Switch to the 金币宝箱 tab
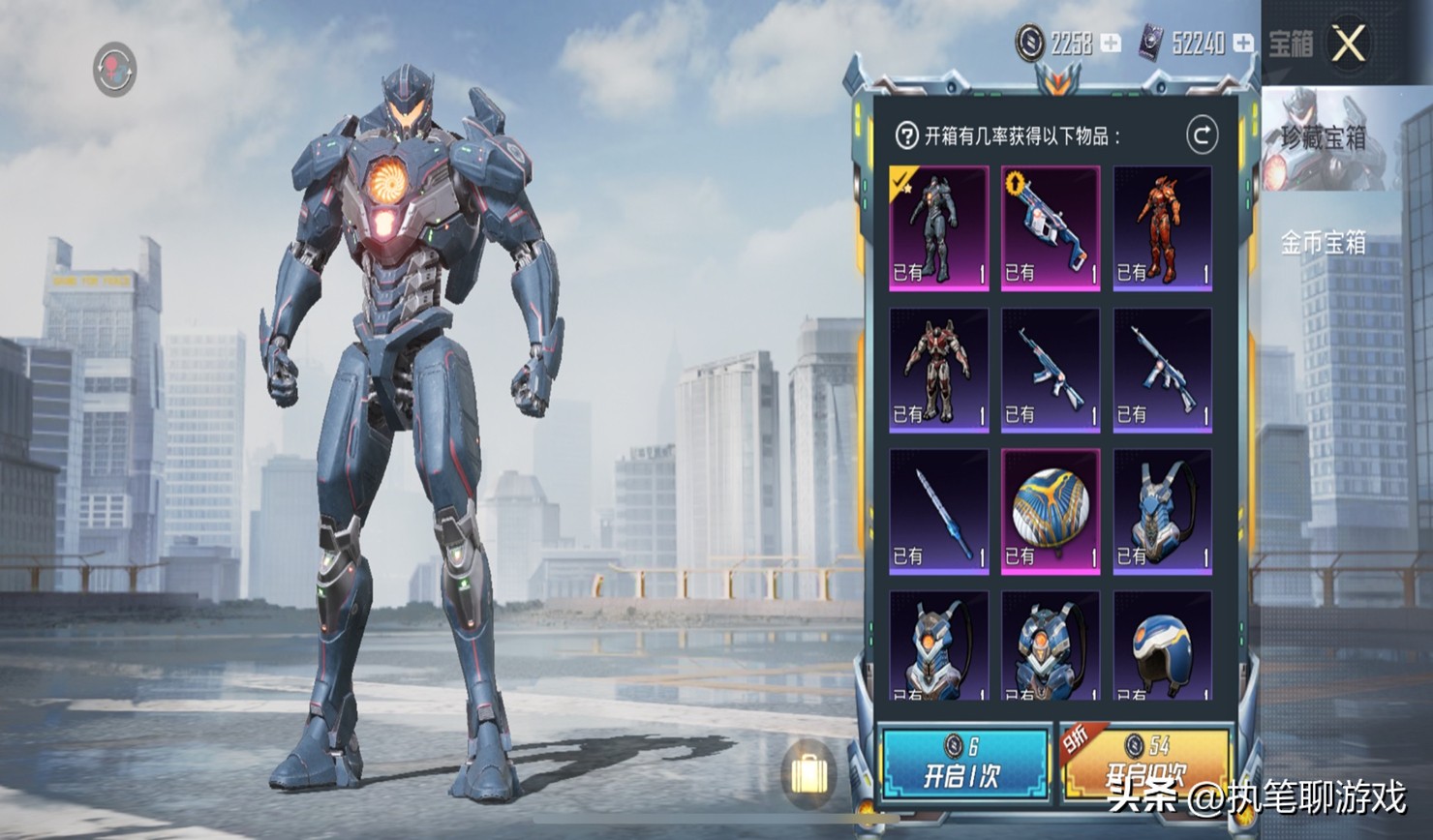This screenshot has width=1433, height=840. tap(1324, 243)
